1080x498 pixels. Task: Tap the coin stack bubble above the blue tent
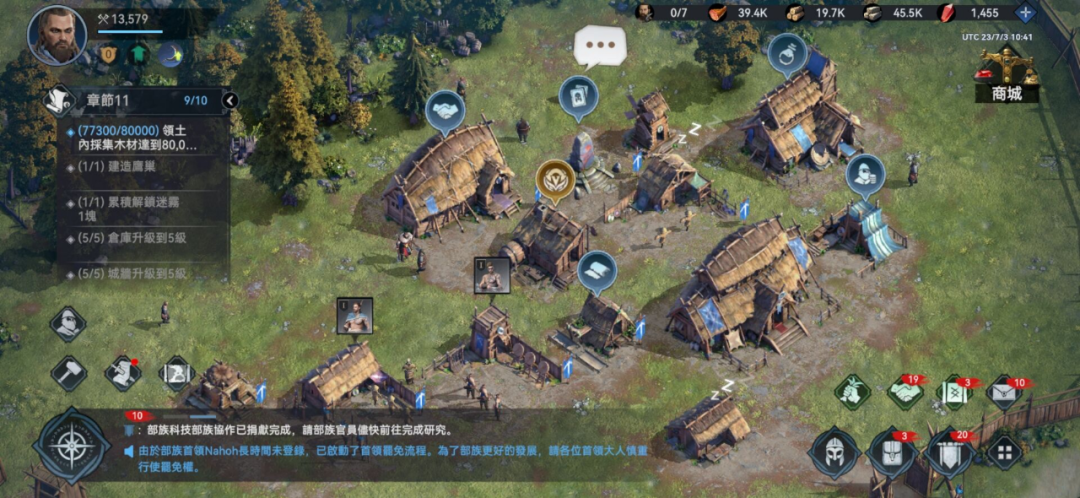pos(865,174)
